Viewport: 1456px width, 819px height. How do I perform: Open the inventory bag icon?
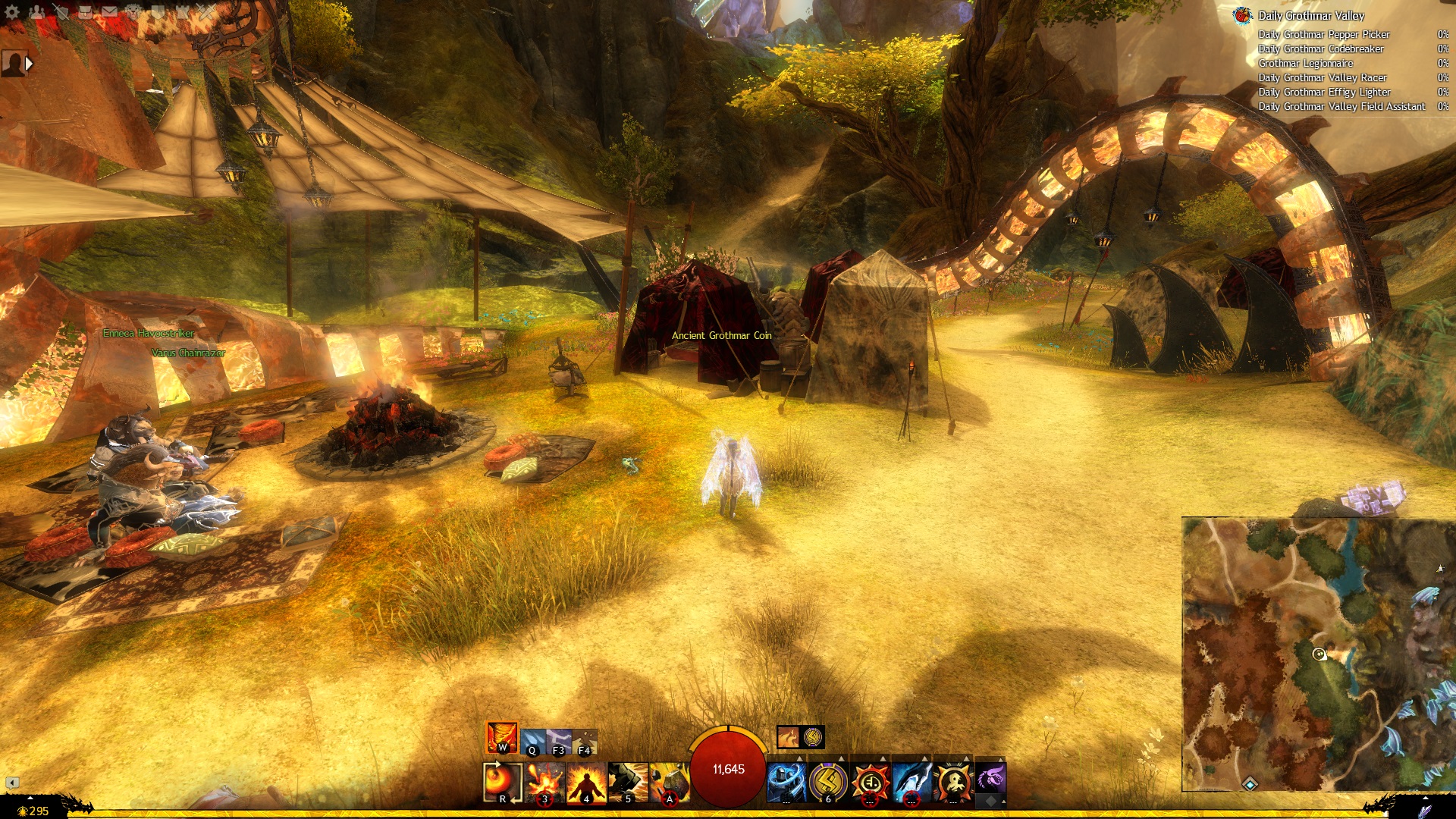click(85, 12)
